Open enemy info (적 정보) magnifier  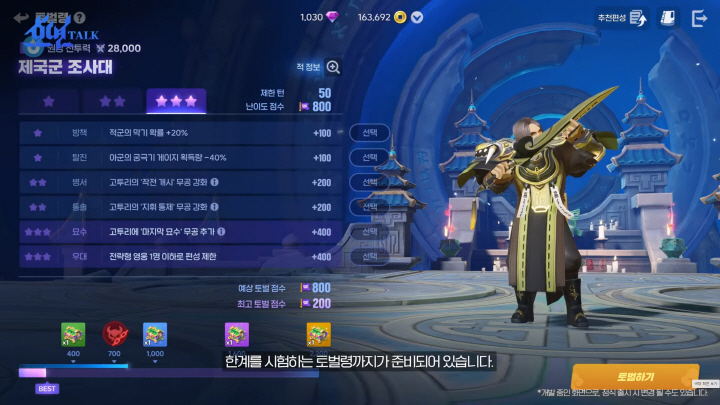tap(333, 67)
